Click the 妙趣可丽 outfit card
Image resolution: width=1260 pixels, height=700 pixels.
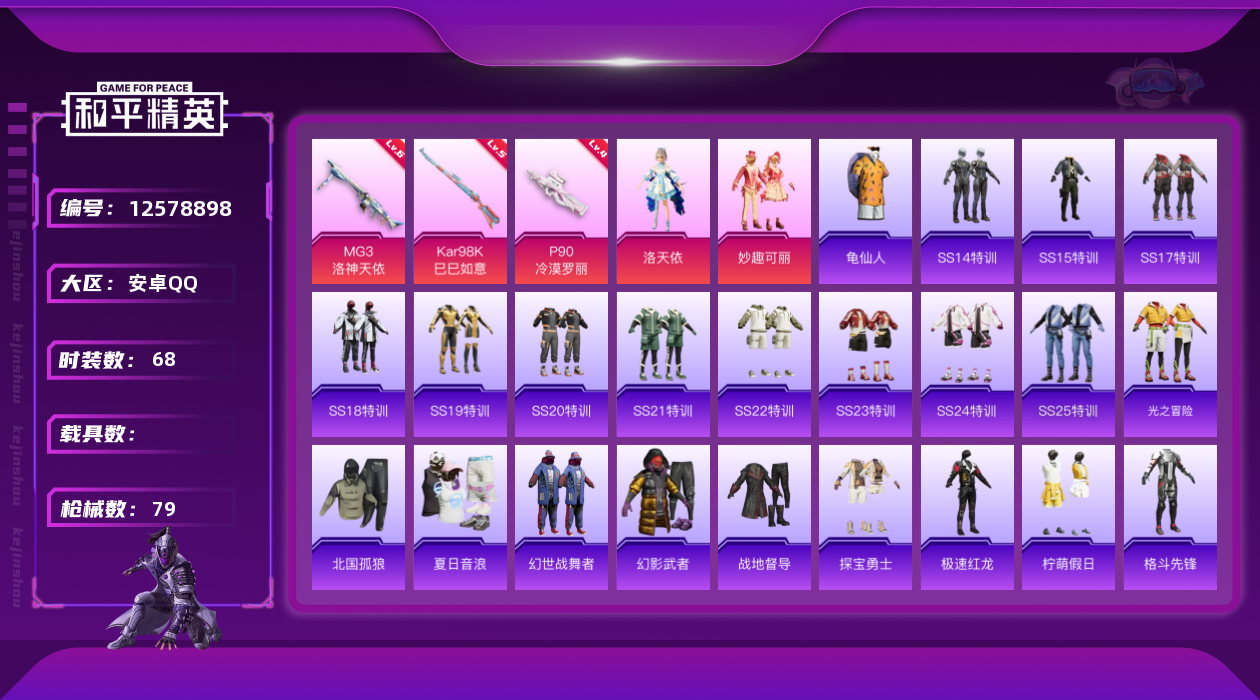point(764,211)
